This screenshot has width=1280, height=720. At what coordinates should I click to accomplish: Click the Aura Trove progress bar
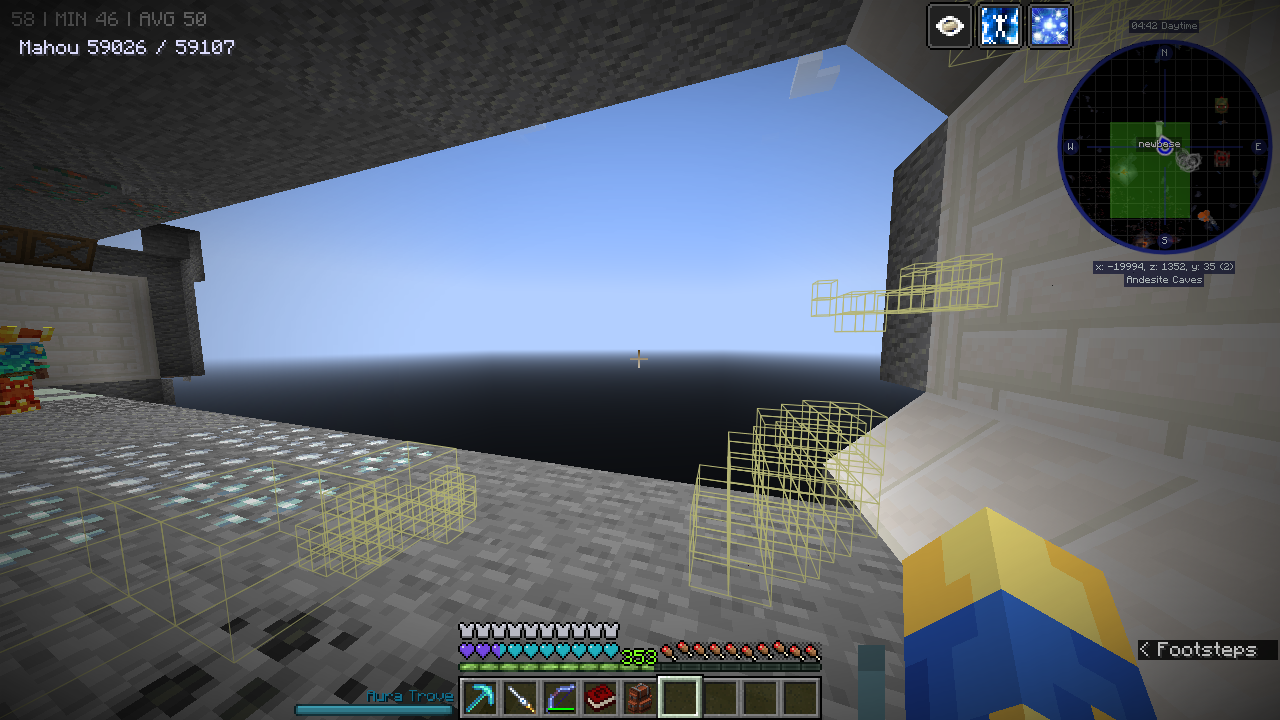374,708
